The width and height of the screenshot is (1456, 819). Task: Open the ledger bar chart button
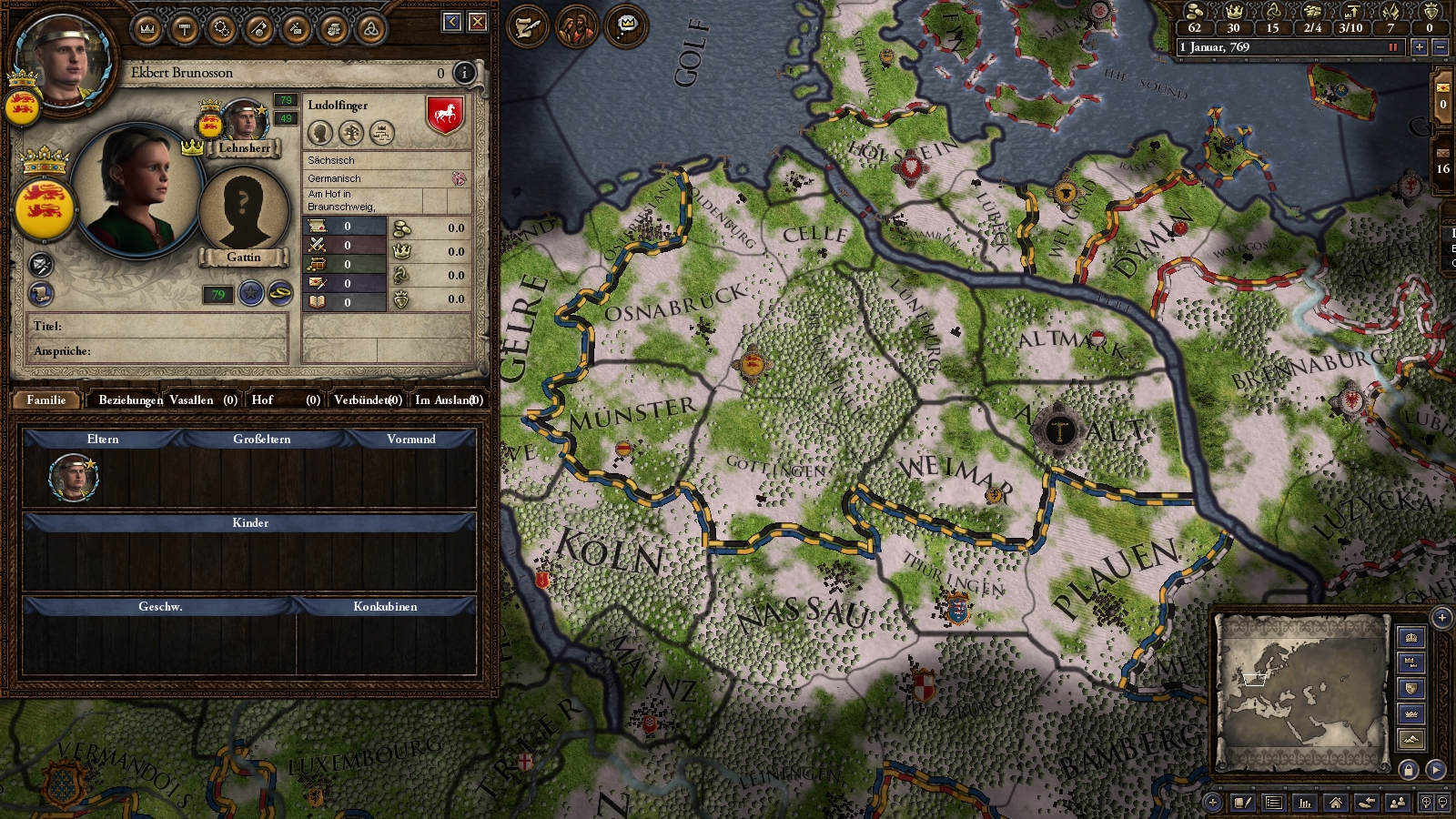pyautogui.click(x=1305, y=803)
